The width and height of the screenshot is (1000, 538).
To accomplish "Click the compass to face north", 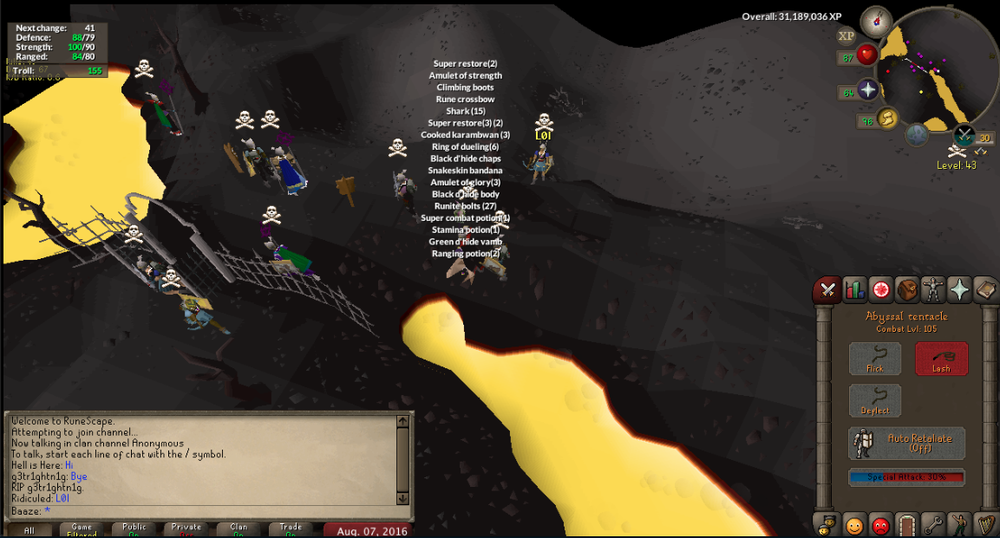I will pyautogui.click(x=877, y=19).
